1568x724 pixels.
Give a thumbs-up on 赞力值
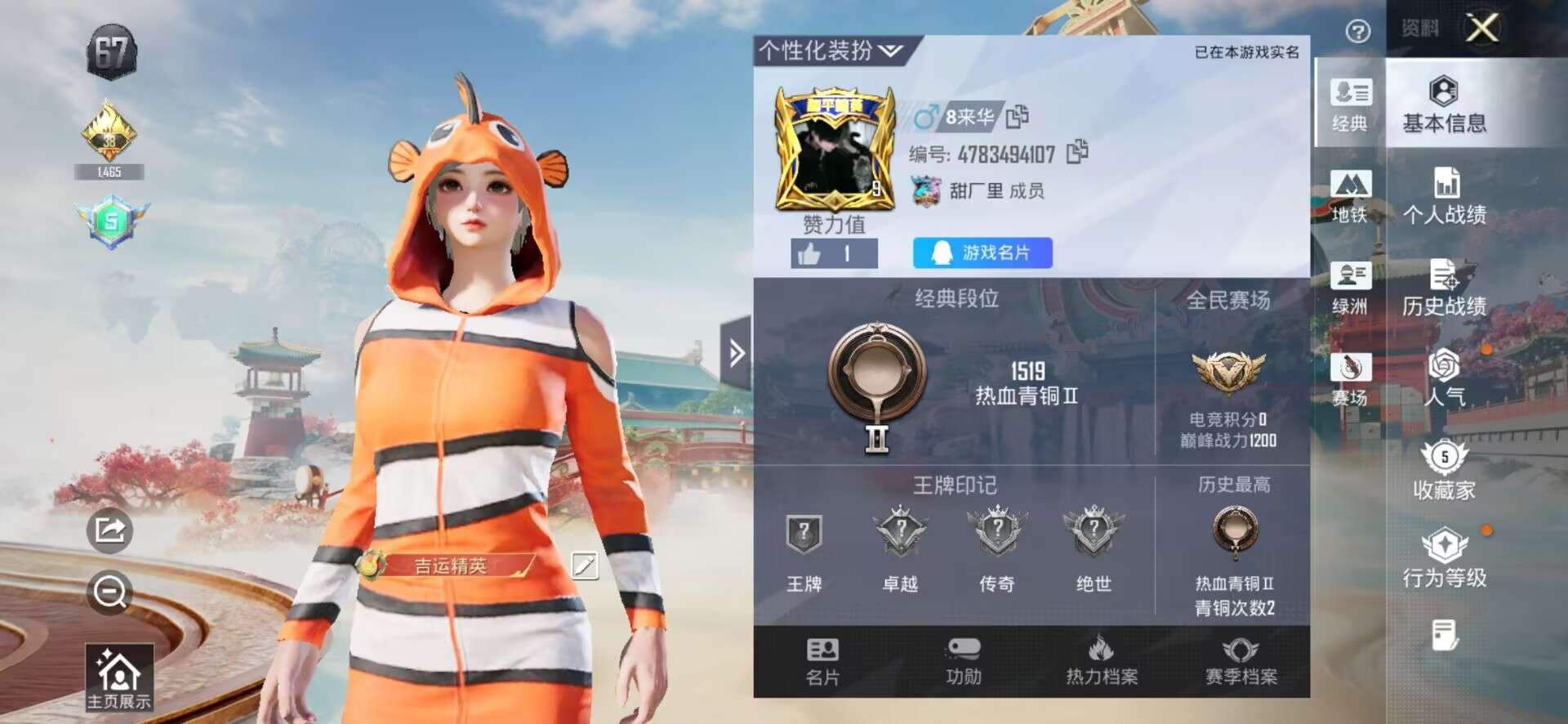tap(834, 253)
